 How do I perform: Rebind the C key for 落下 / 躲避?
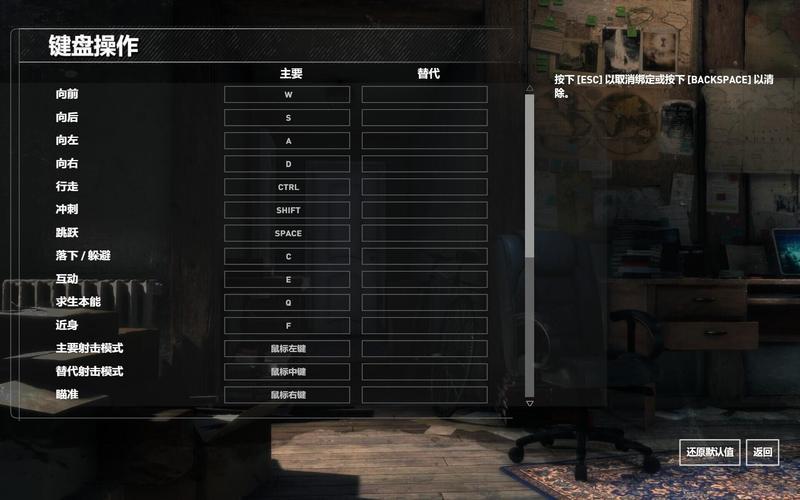click(x=287, y=256)
